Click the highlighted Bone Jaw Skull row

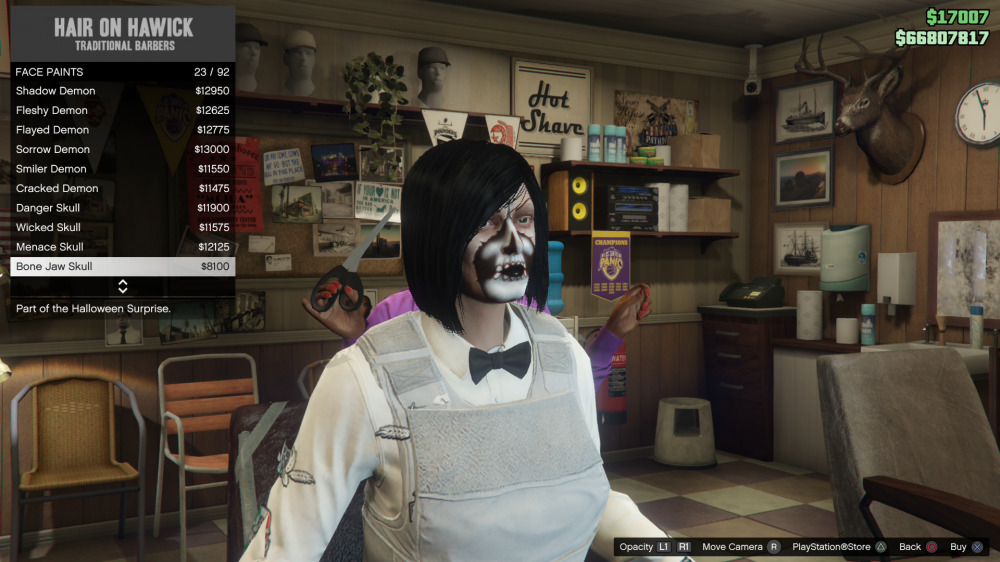(x=122, y=266)
